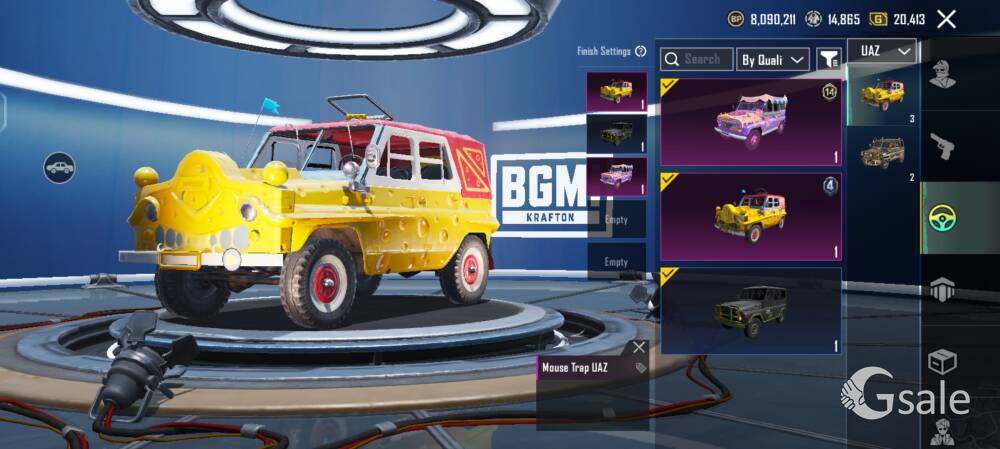Select the pink and purple UAZ skin card
This screenshot has width=1000, height=449.
coord(751,122)
